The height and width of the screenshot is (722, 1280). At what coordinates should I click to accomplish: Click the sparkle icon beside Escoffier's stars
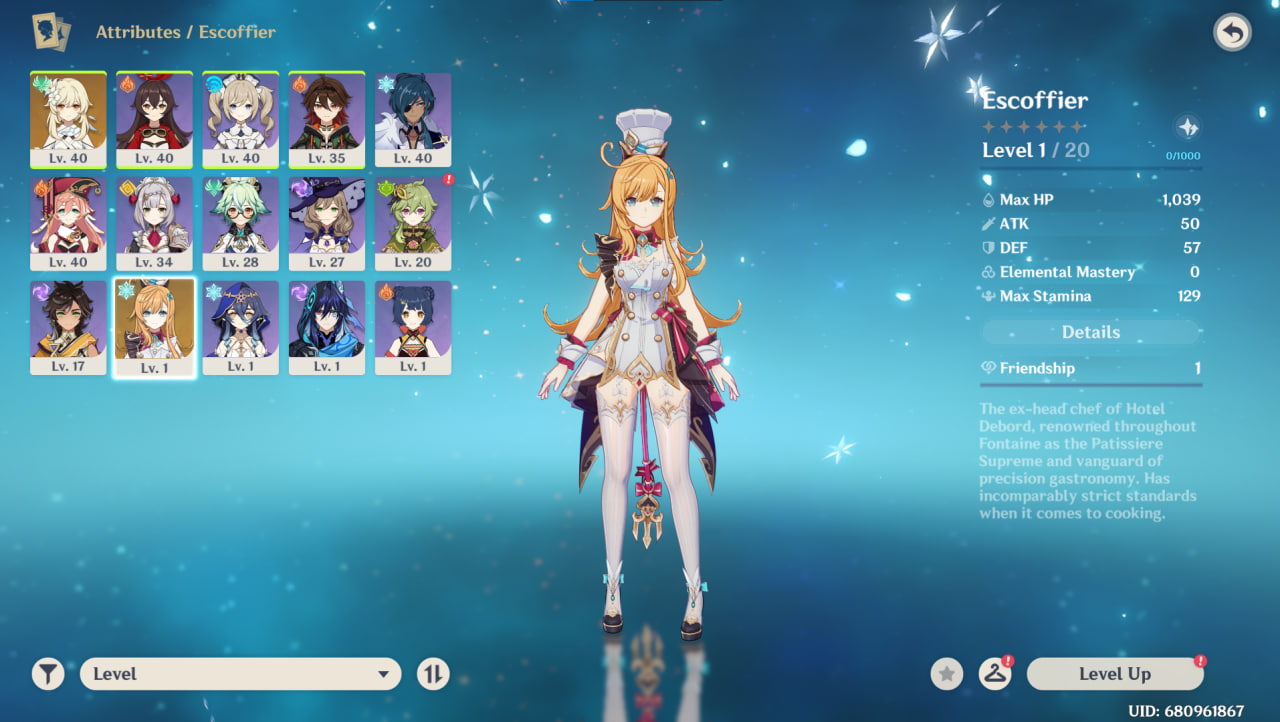(x=1187, y=127)
